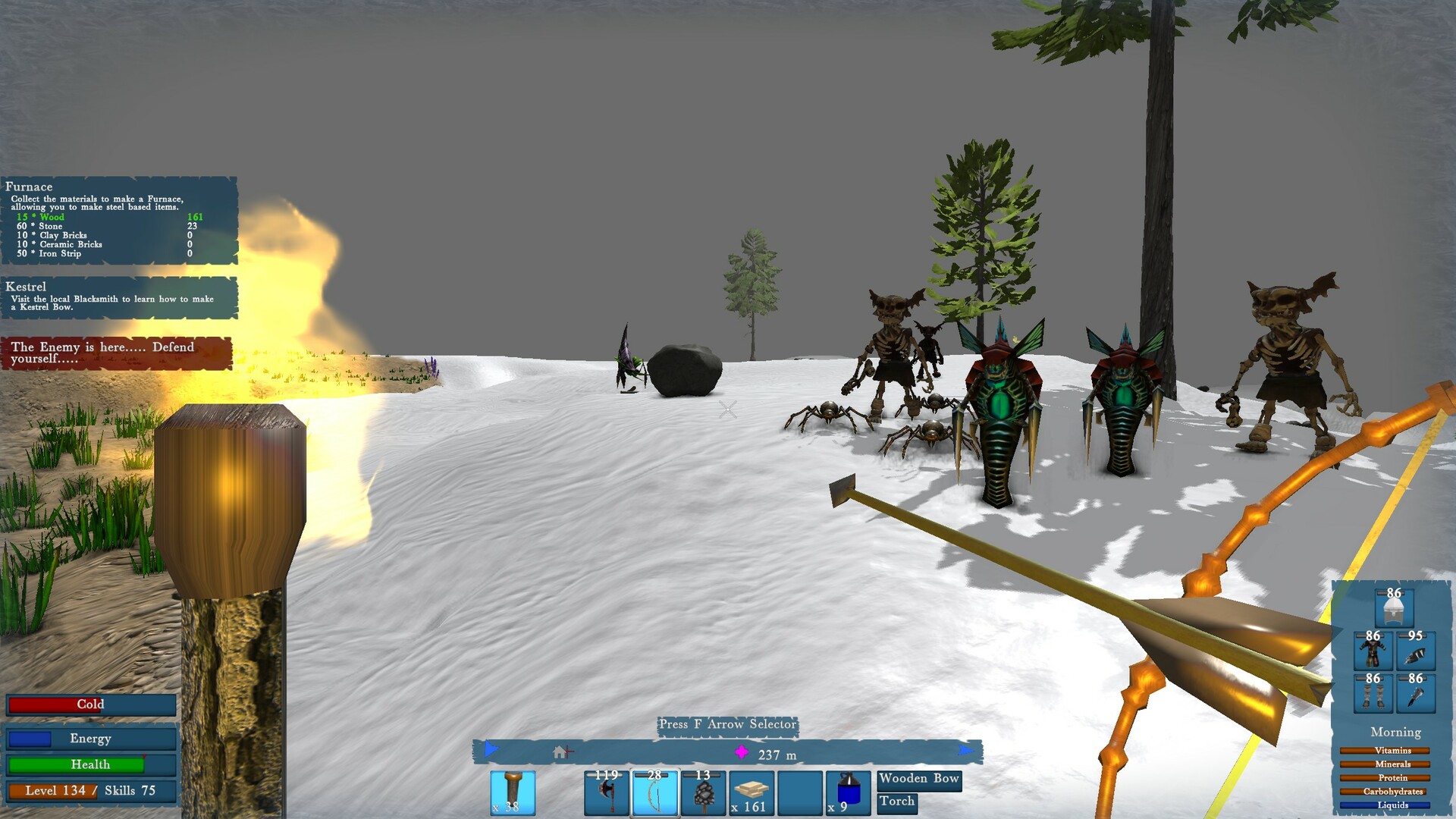Toggle the Wooden Bow equipped slot highlight
1456x819 pixels.
tap(918, 779)
